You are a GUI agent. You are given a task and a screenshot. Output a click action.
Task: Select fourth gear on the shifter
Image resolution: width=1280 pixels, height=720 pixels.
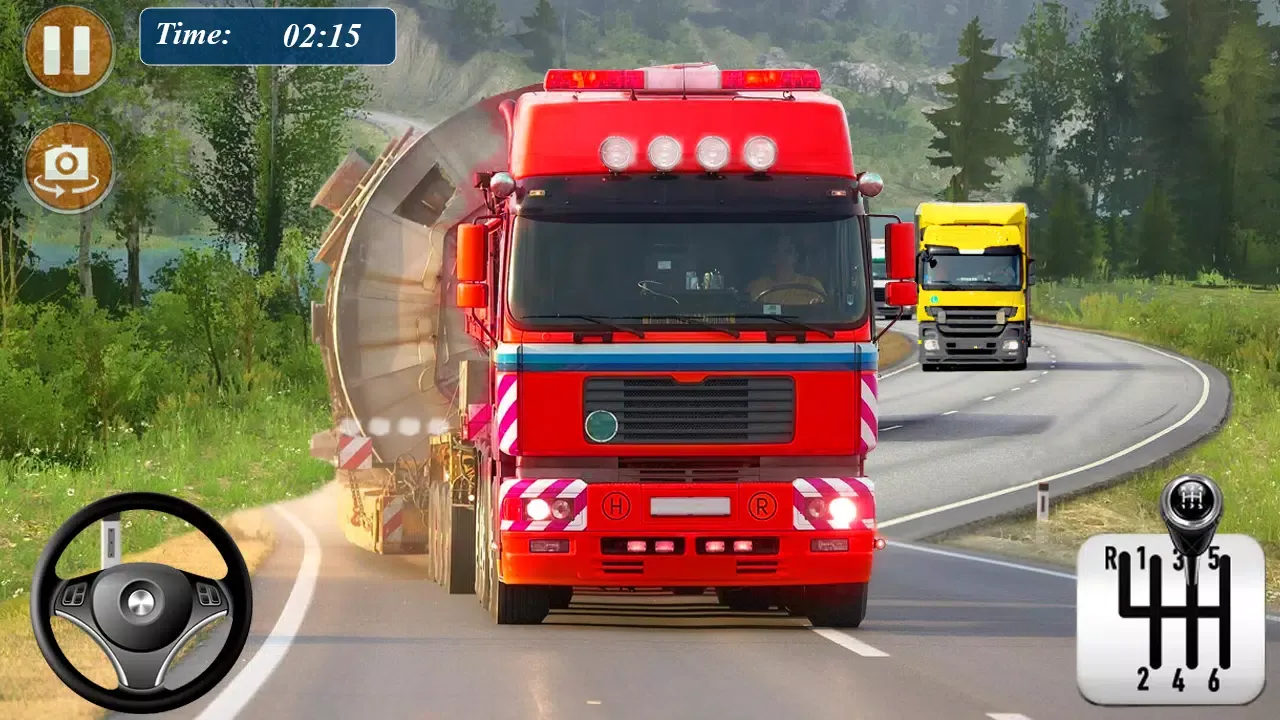(x=1178, y=678)
